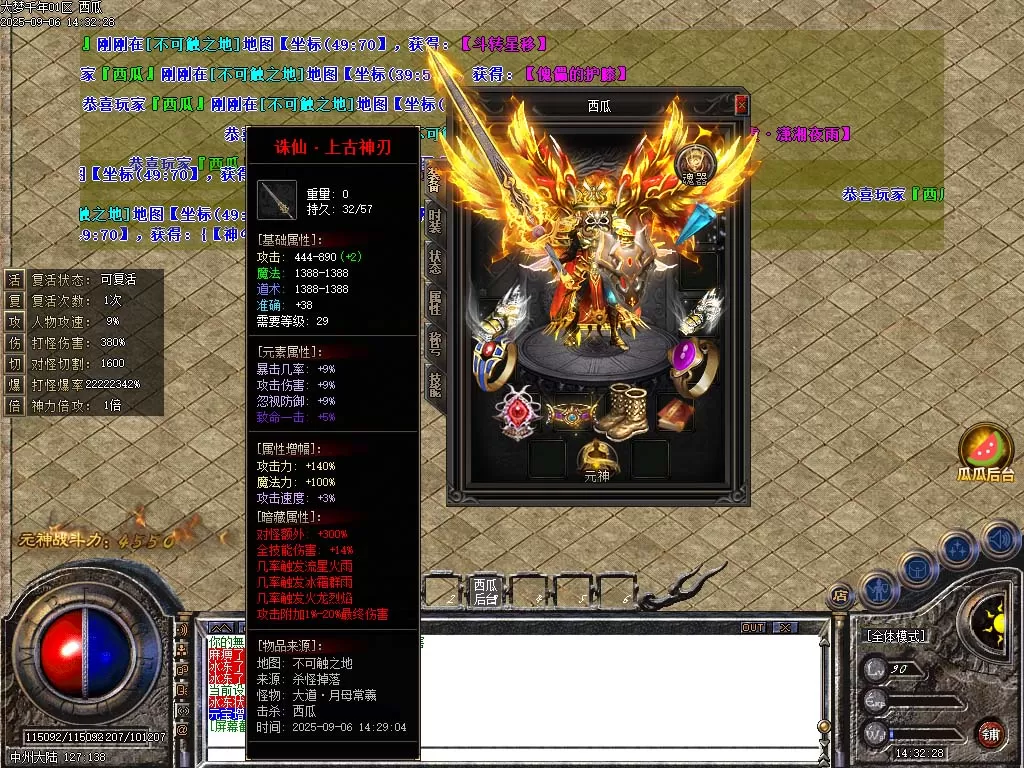Open the round 店 shop button
The width and height of the screenshot is (1024, 768).
tap(841, 595)
